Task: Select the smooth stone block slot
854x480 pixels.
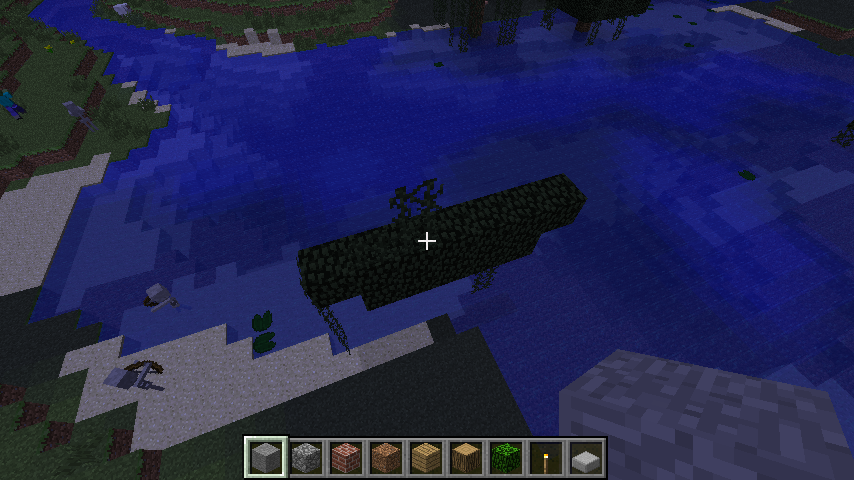Action: [266, 458]
